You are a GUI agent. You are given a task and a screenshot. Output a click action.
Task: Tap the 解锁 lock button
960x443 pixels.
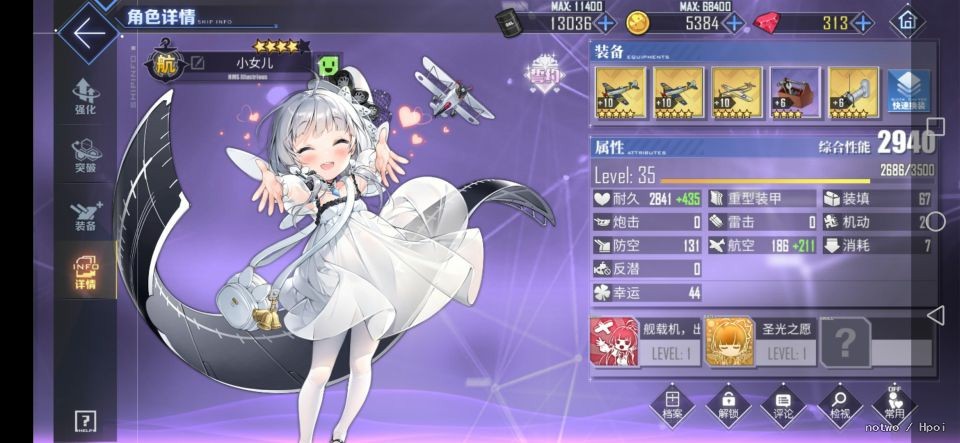click(728, 405)
